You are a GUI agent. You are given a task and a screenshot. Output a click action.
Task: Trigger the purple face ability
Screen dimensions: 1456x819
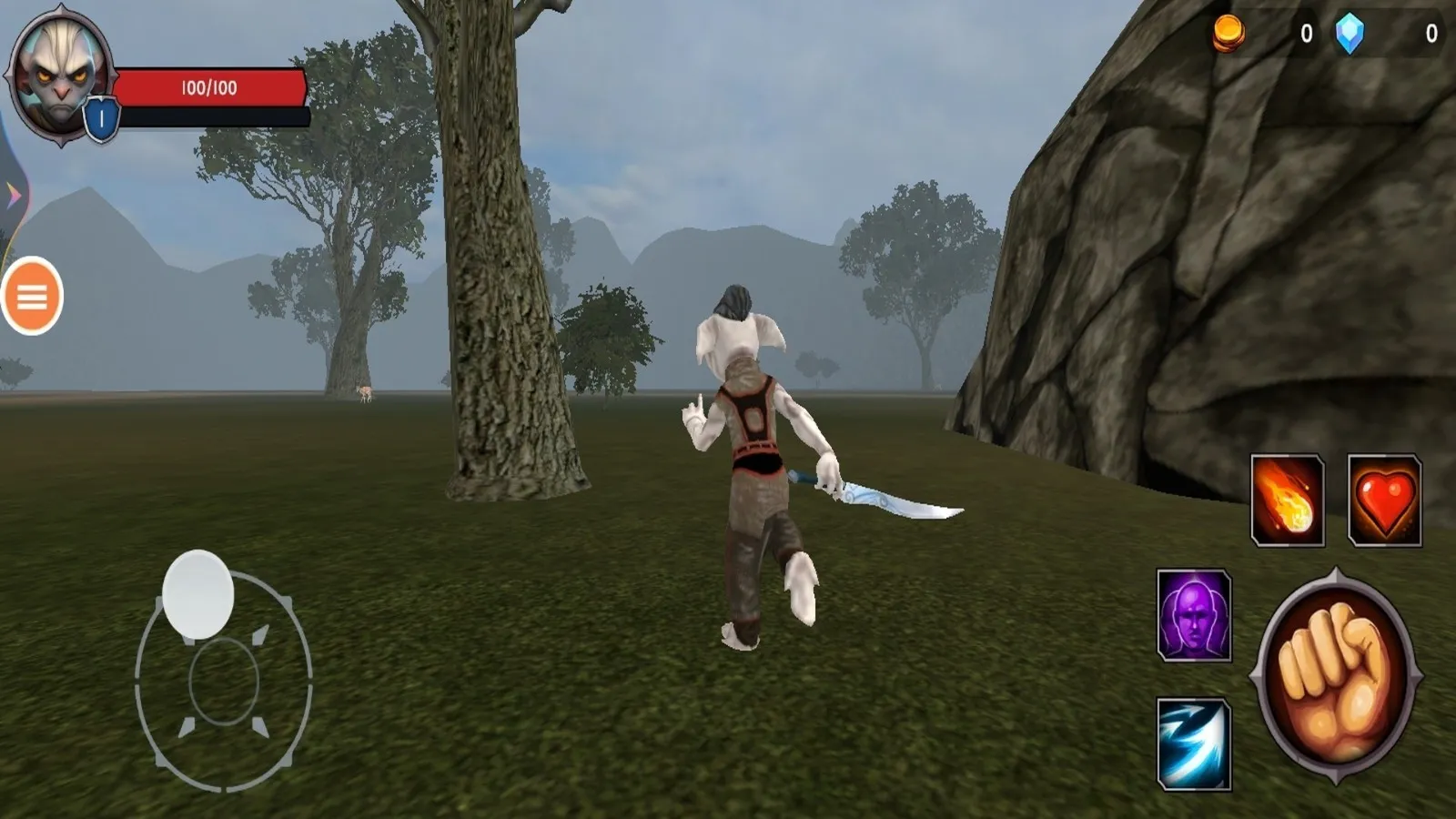[1194, 615]
